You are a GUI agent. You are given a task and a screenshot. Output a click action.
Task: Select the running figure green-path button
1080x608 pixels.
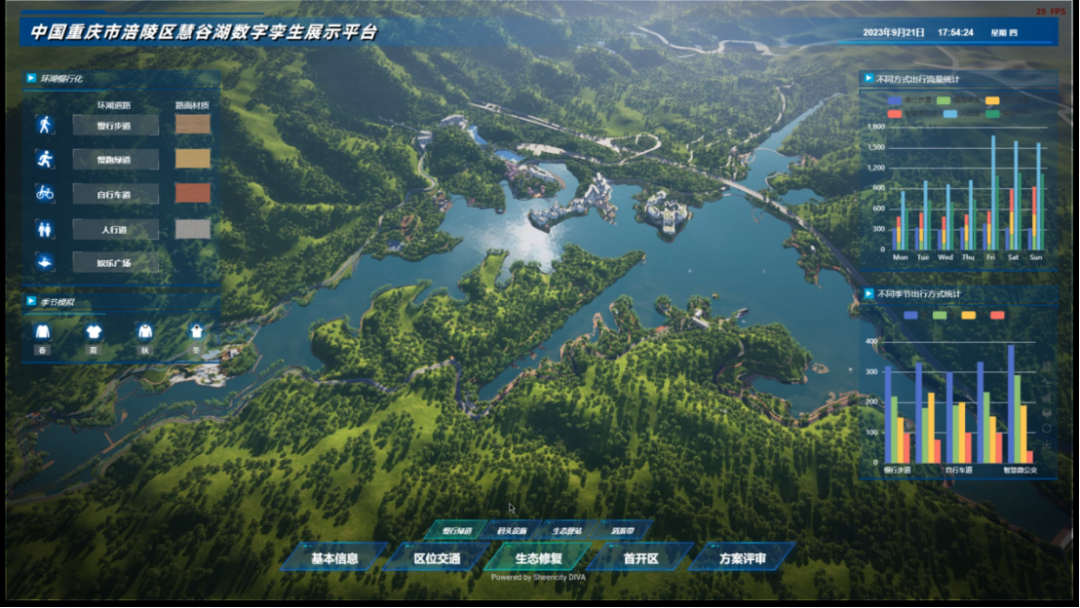44,159
